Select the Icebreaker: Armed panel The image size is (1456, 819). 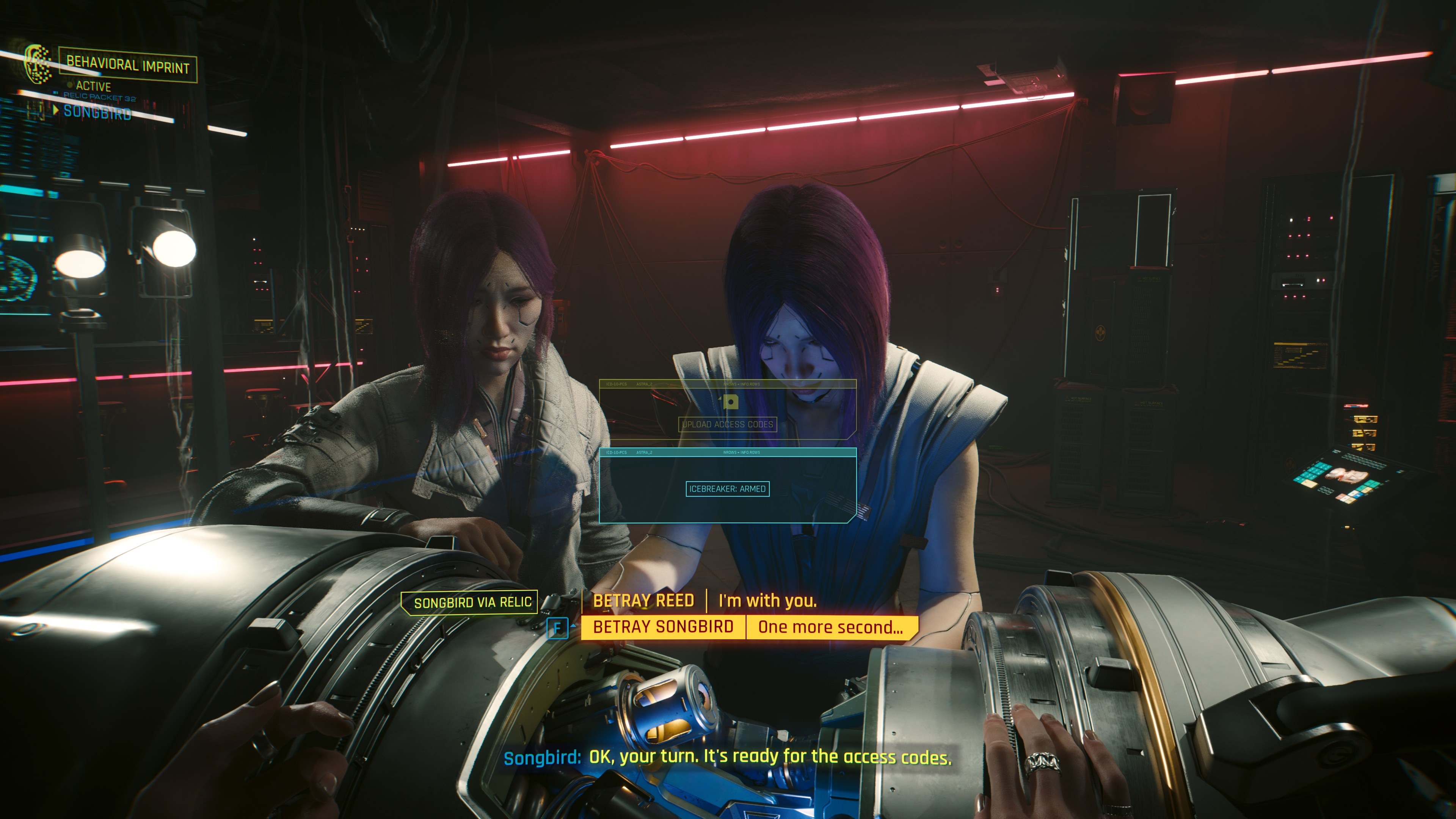coord(728,489)
